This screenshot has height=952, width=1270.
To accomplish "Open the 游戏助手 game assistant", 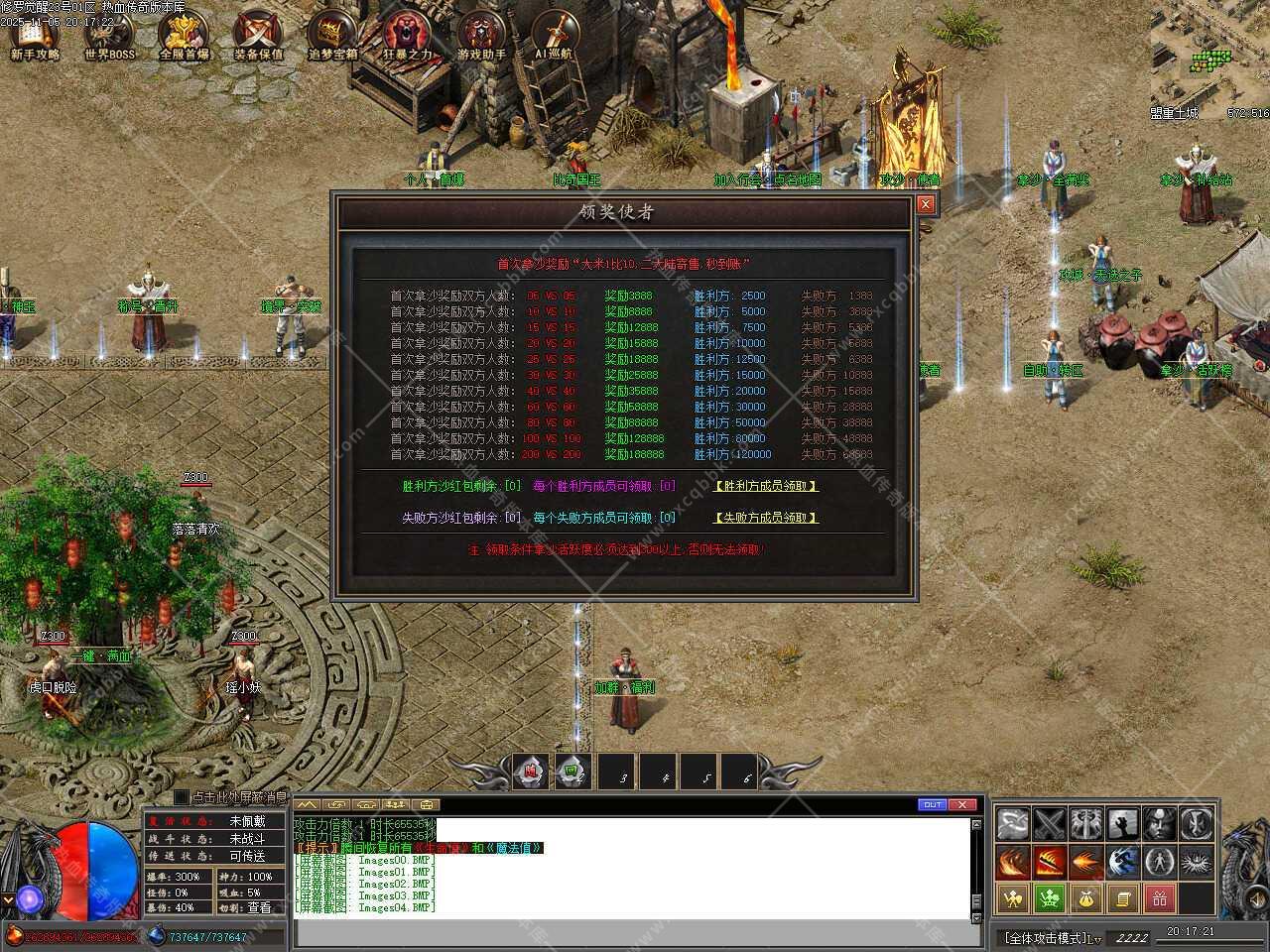I will pos(482,36).
